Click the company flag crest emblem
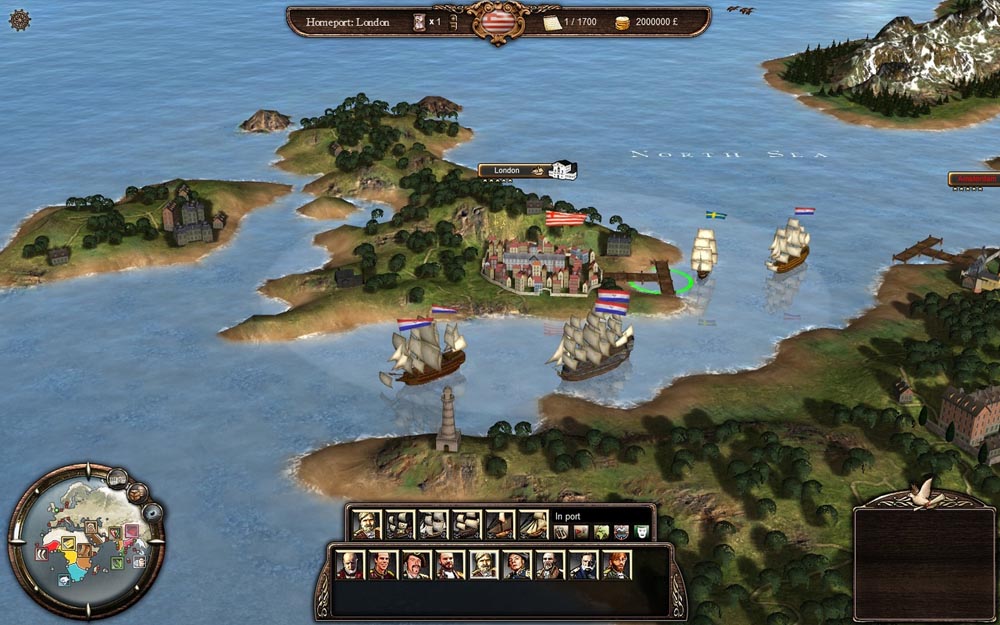The width and height of the screenshot is (1000, 625). (x=499, y=21)
